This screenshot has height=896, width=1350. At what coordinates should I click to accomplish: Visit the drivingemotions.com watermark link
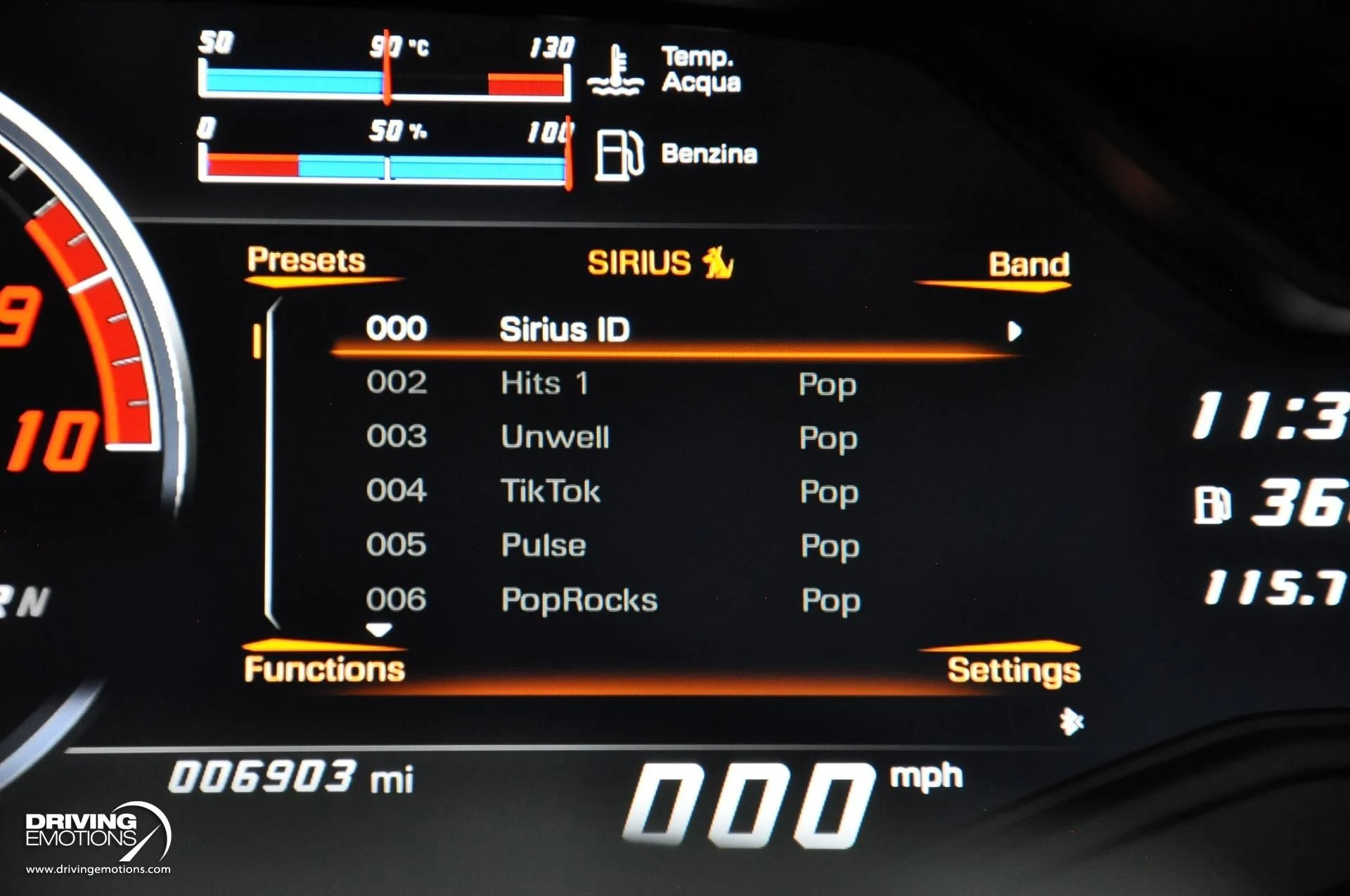98,869
